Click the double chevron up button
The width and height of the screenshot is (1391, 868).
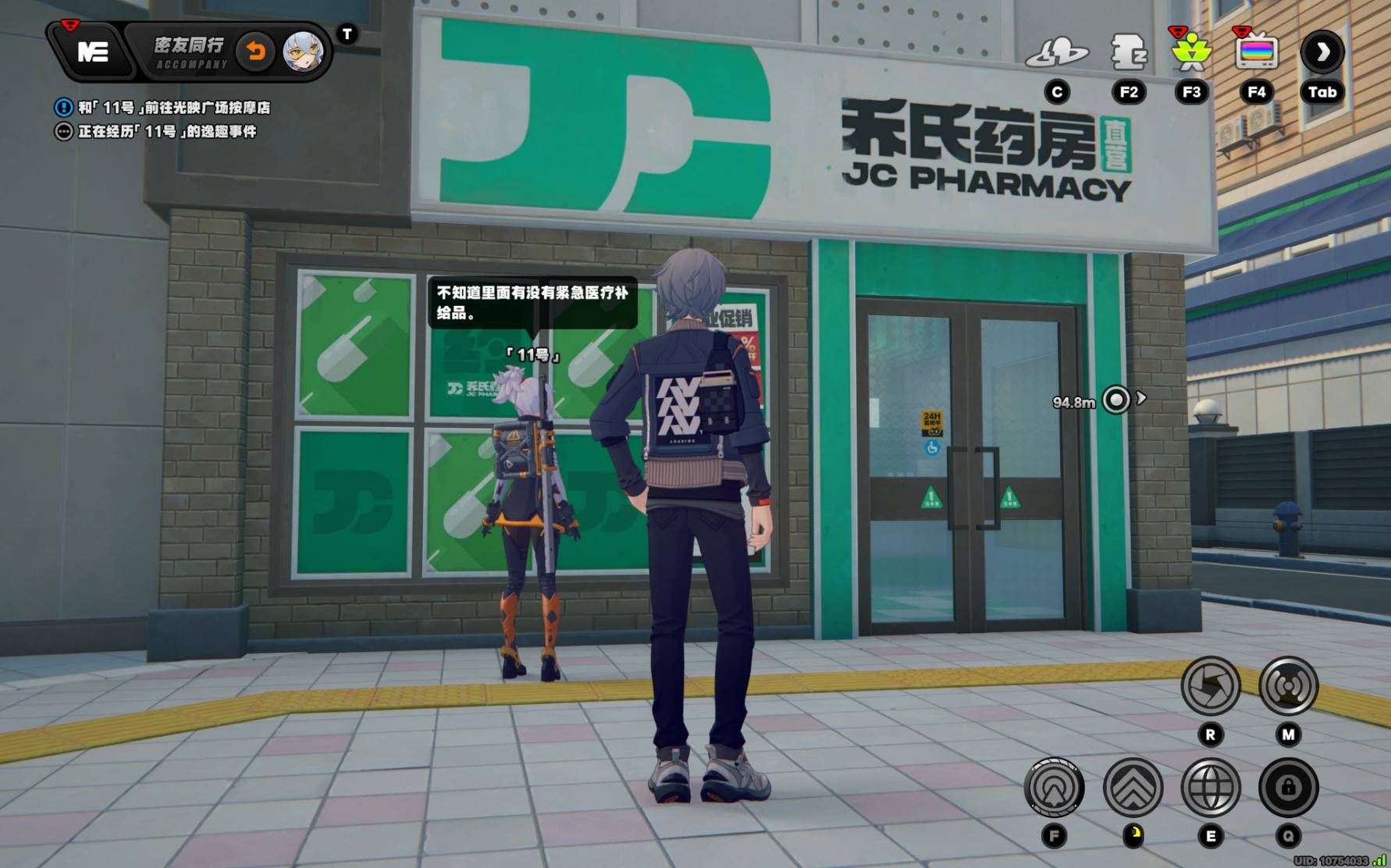coord(1133,788)
